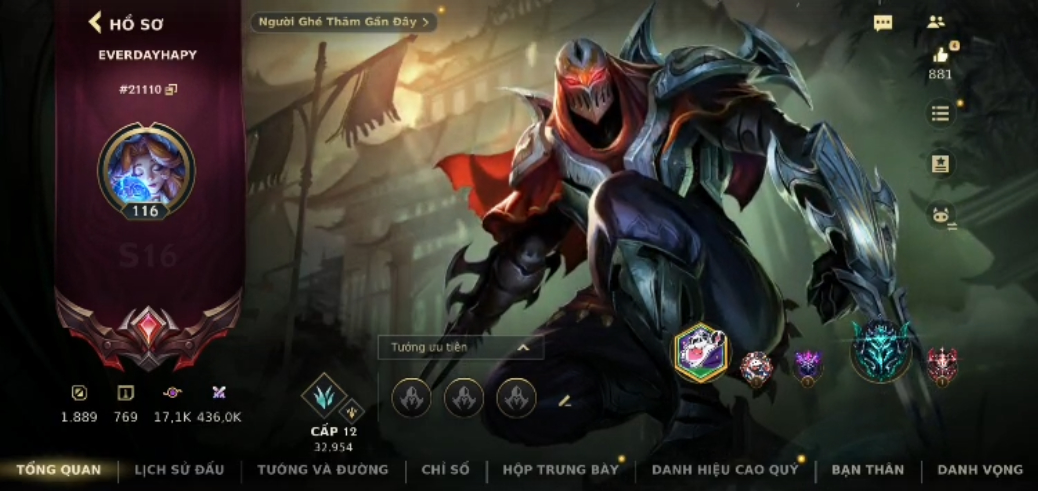Open the Cấp 12 level emblem
The width and height of the screenshot is (1038, 491).
click(325, 397)
